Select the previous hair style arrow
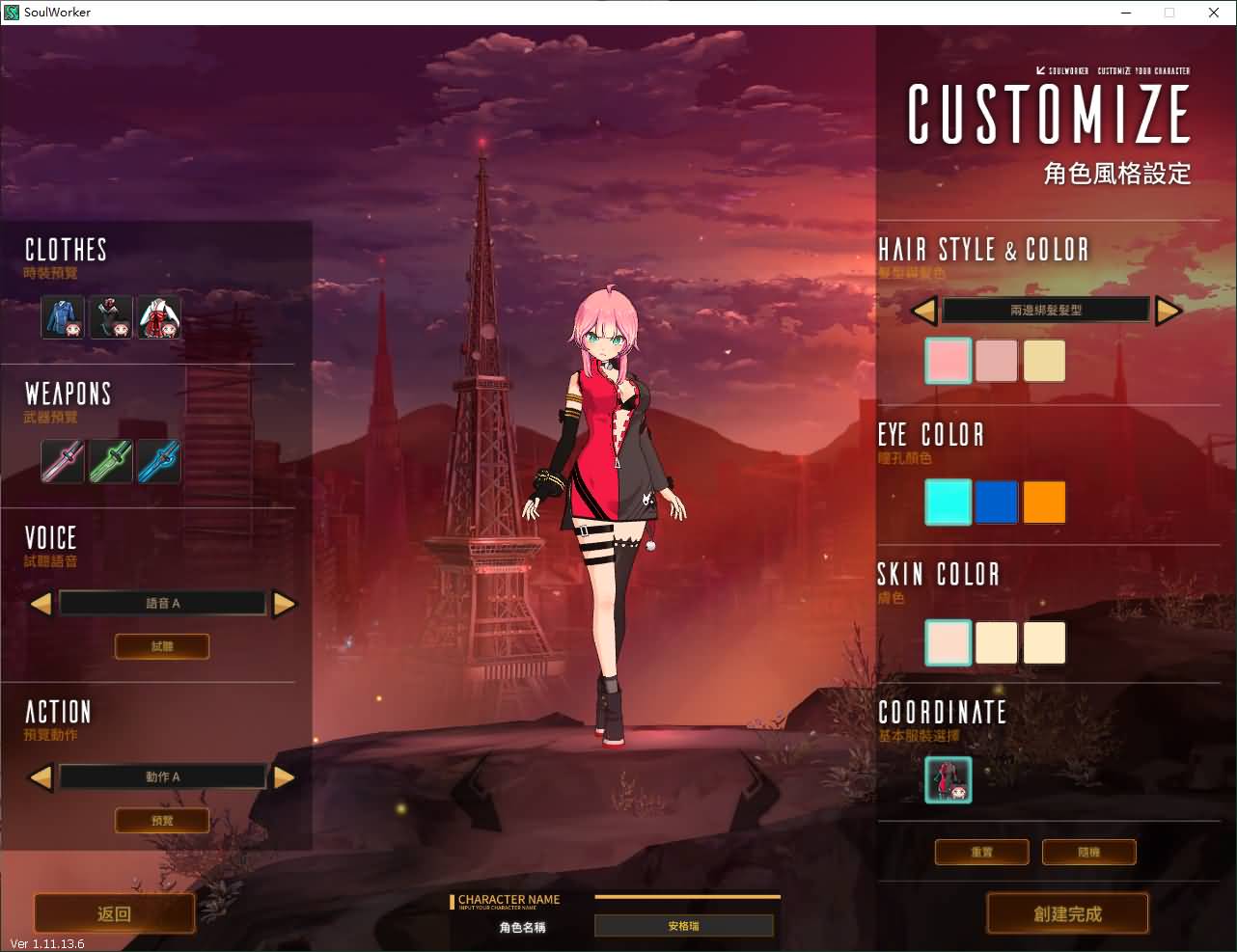 point(923,311)
